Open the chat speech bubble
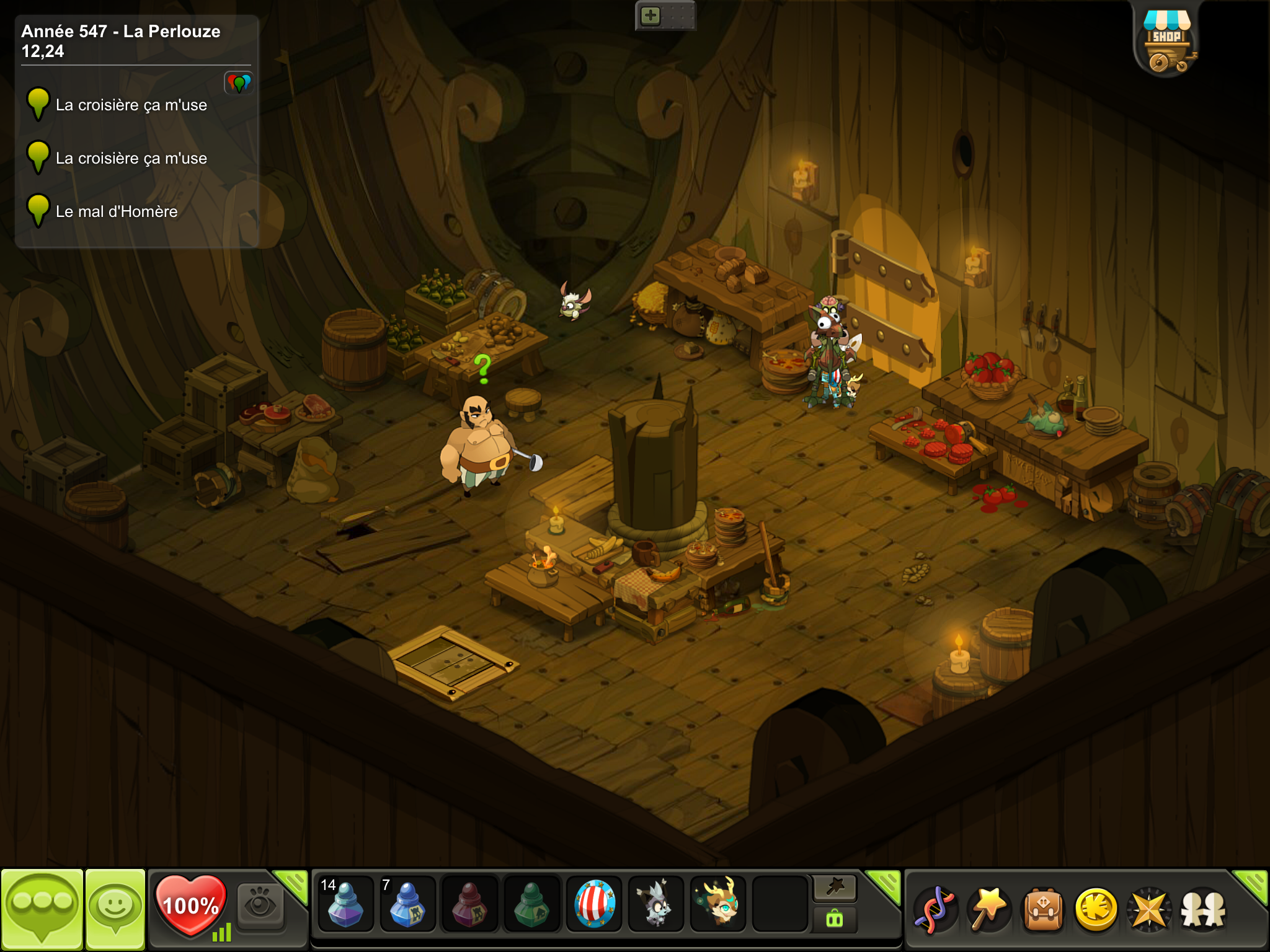Screen dimensions: 1270x952 tap(42, 907)
